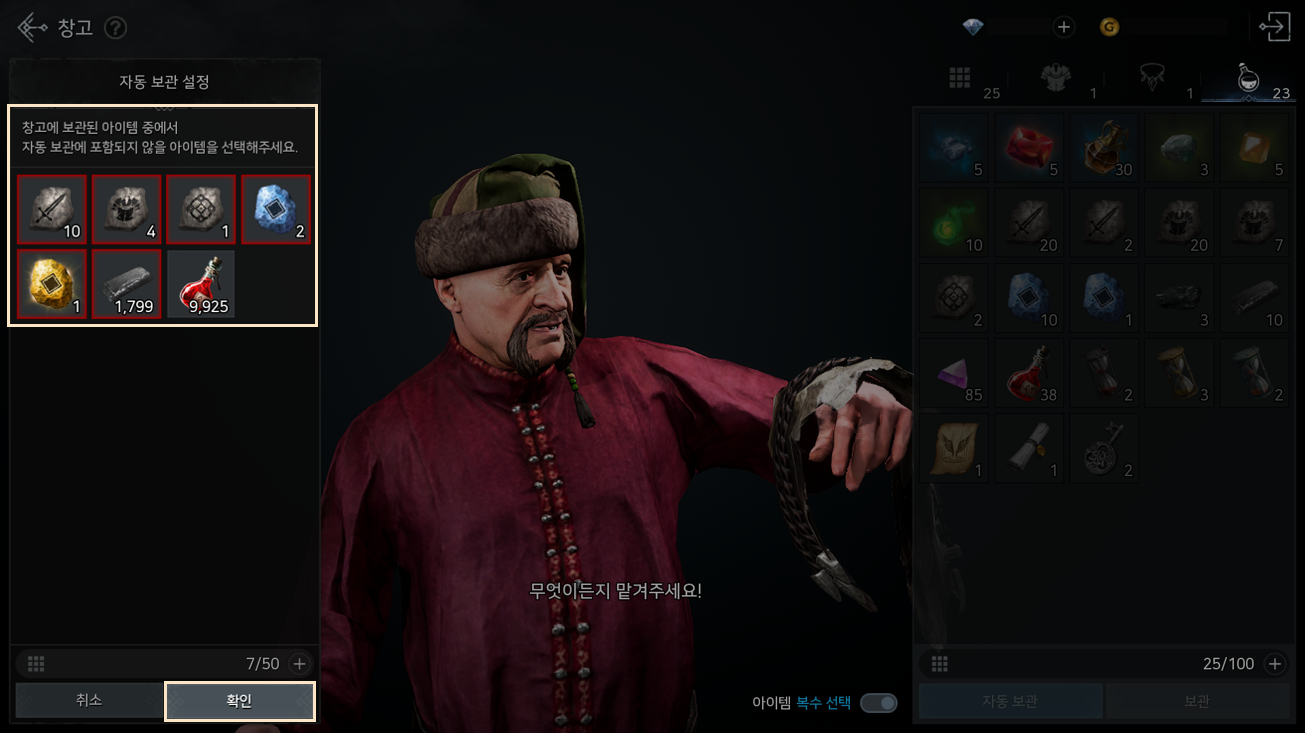Screen dimensions: 1305x733
Task: Open the armor inventory tab
Action: click(x=1056, y=78)
